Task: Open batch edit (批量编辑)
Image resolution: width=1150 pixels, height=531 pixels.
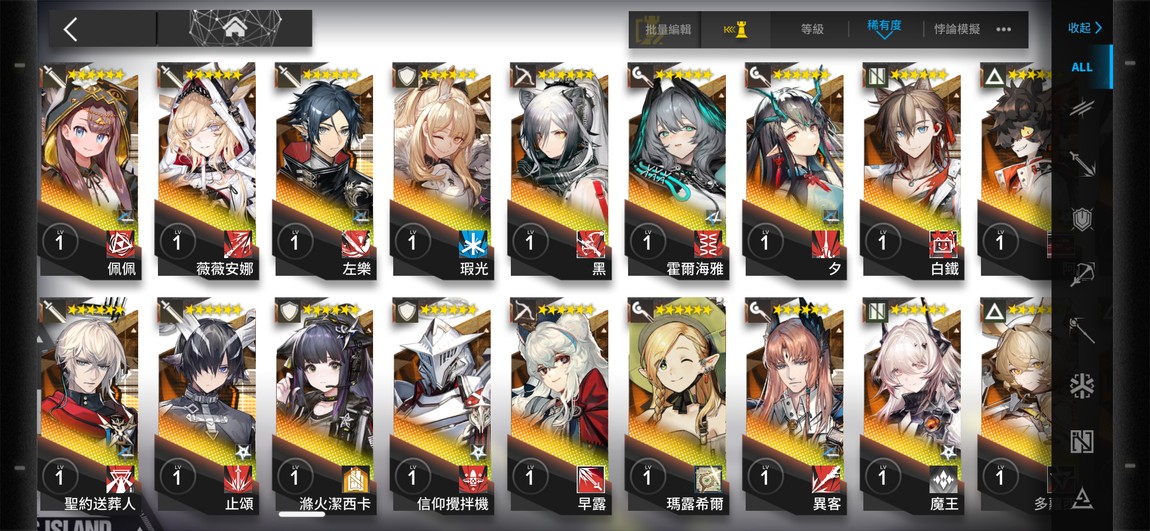Action: coord(665,30)
